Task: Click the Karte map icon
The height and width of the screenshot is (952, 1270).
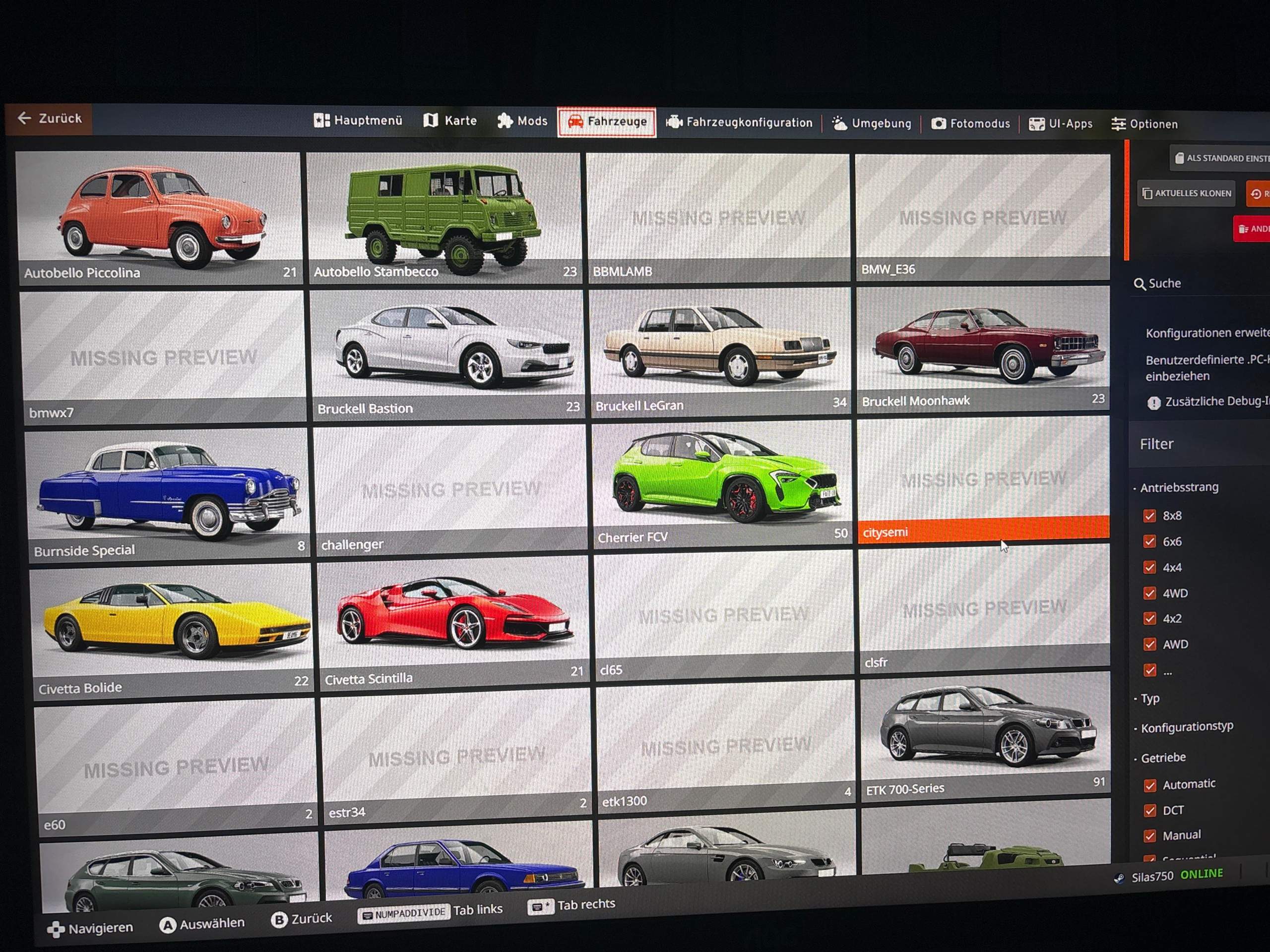Action: [430, 120]
